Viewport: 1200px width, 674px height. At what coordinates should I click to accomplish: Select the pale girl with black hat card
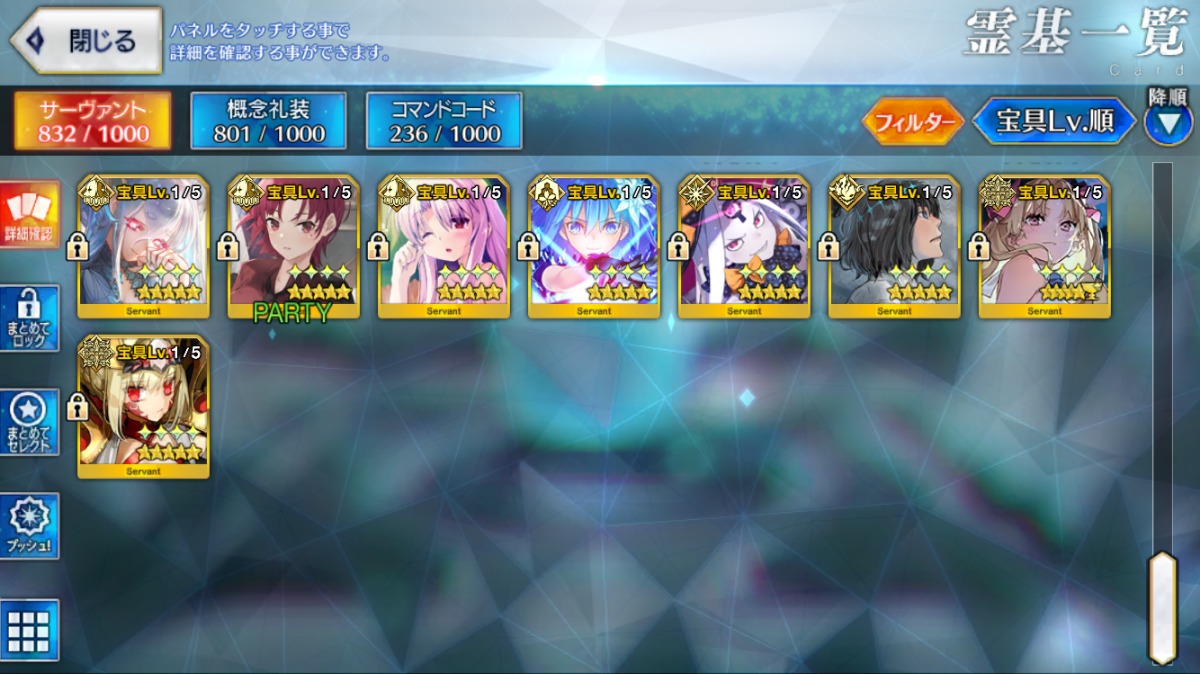pos(744,246)
